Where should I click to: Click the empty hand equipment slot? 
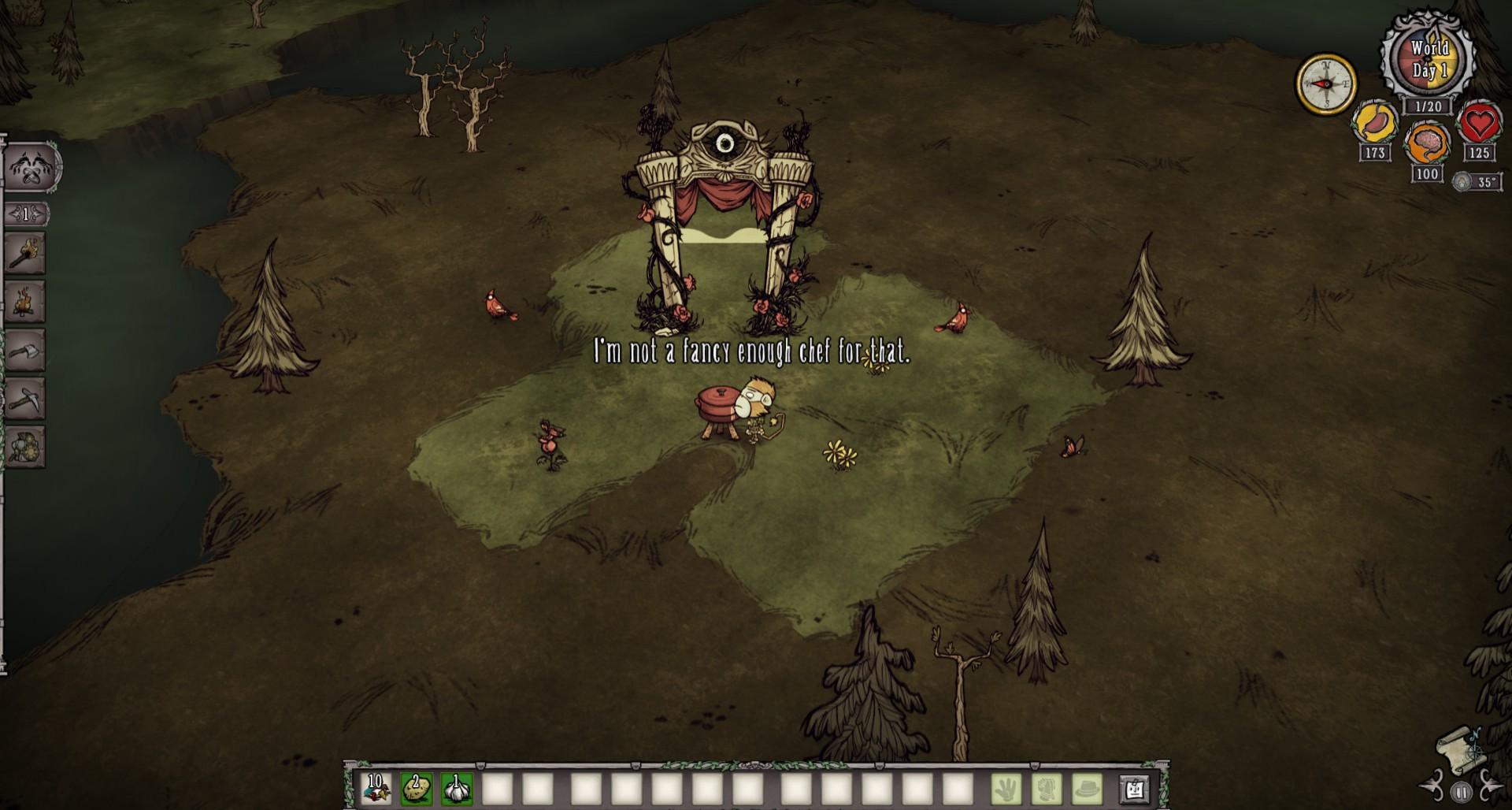(1006, 788)
